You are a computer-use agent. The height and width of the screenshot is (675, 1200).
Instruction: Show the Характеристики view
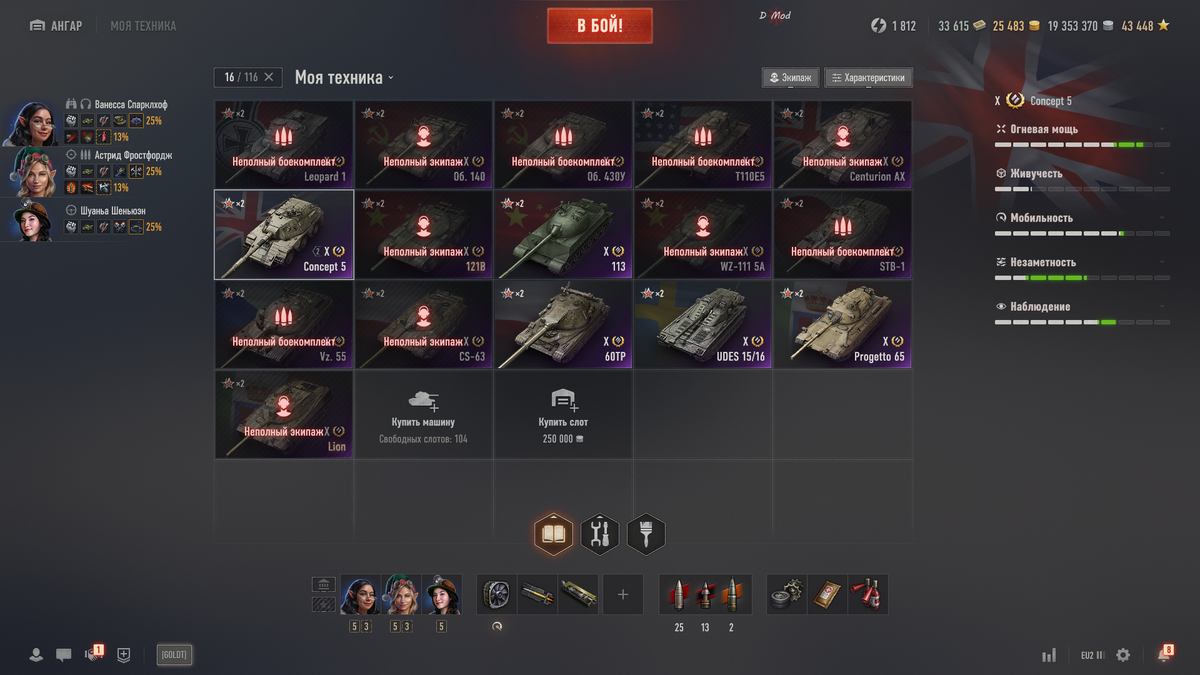pos(868,78)
